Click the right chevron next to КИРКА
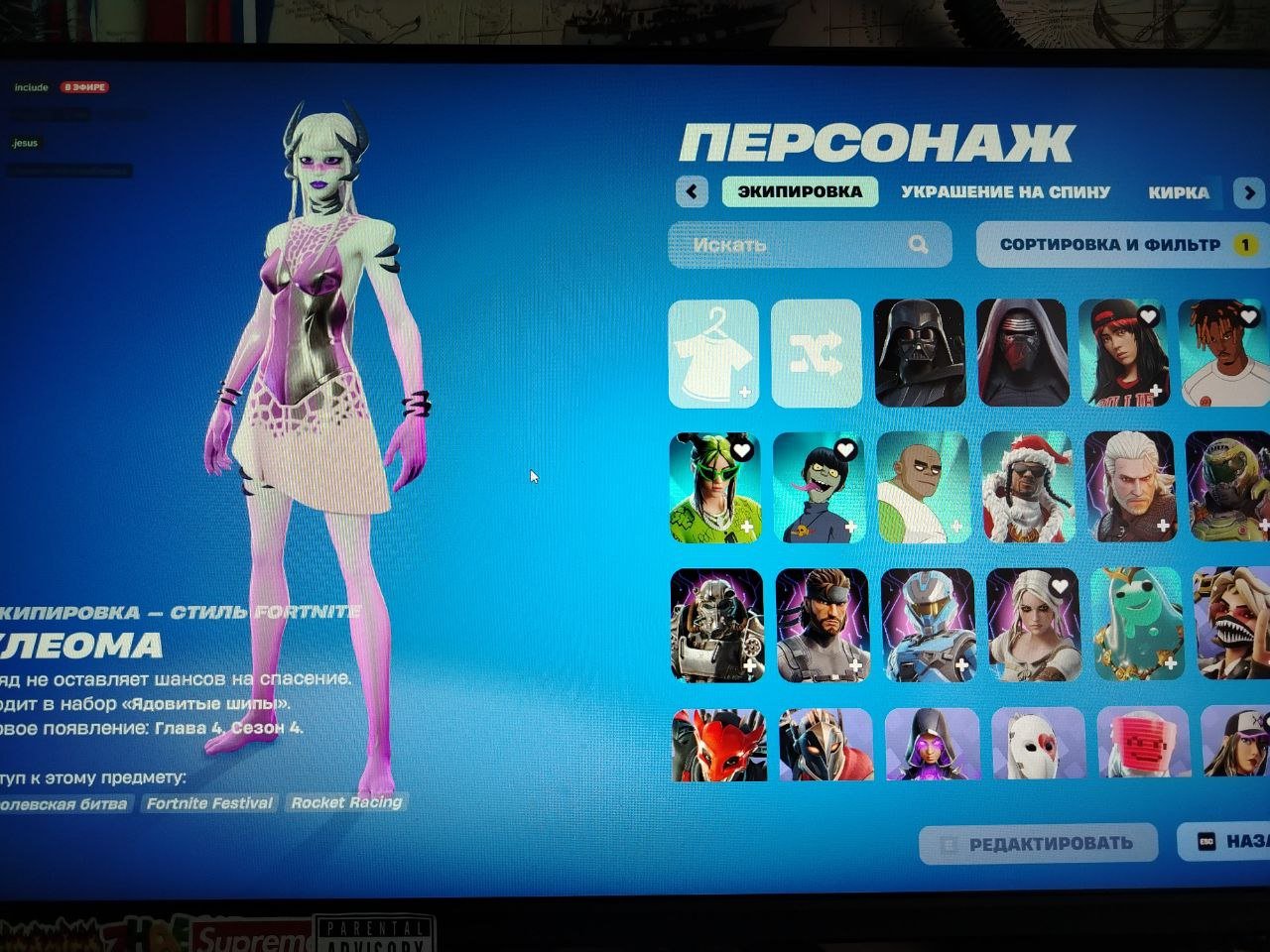The width and height of the screenshot is (1270, 952). (x=1248, y=191)
